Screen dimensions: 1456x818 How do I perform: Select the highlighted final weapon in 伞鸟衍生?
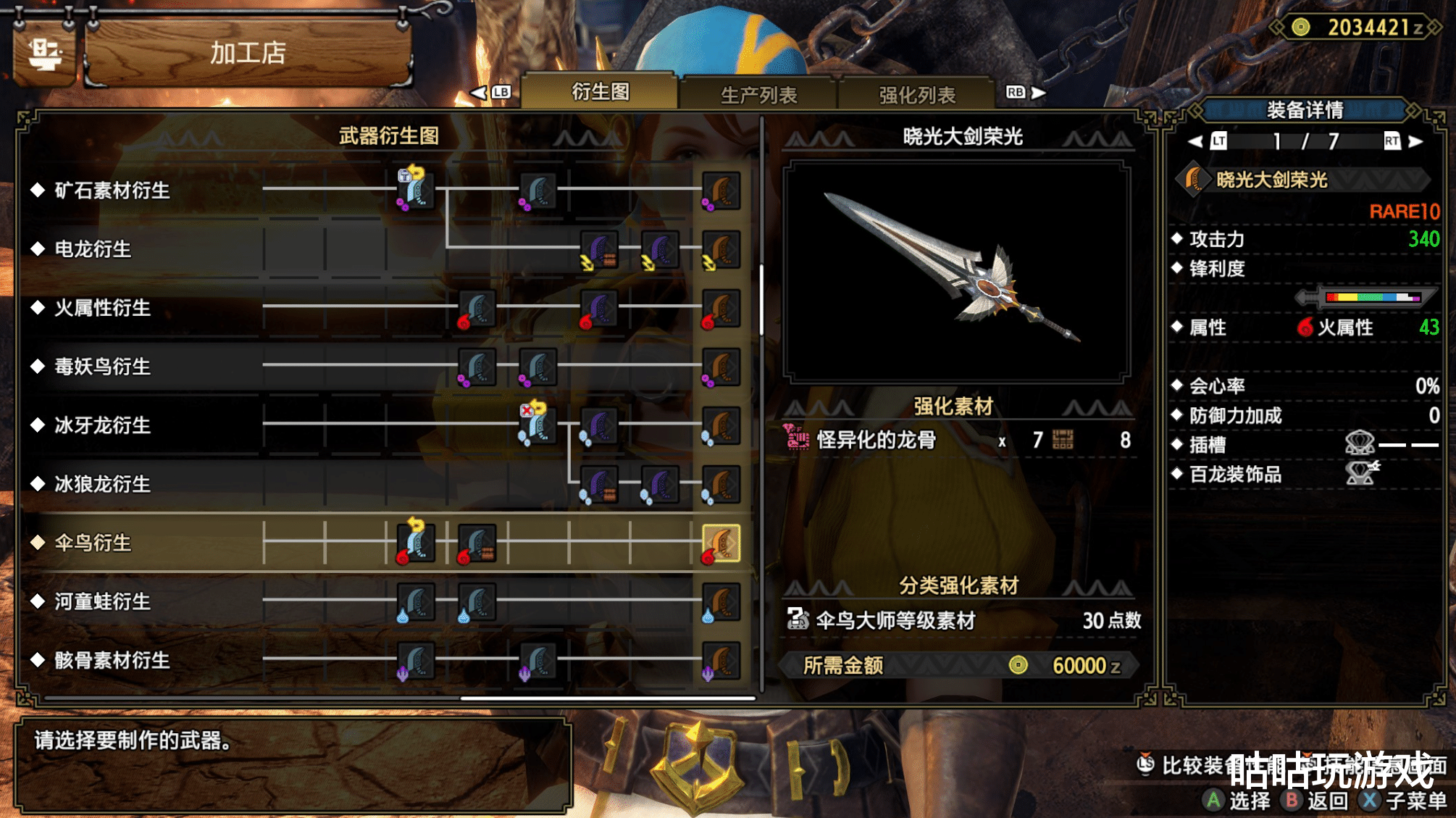tap(721, 543)
